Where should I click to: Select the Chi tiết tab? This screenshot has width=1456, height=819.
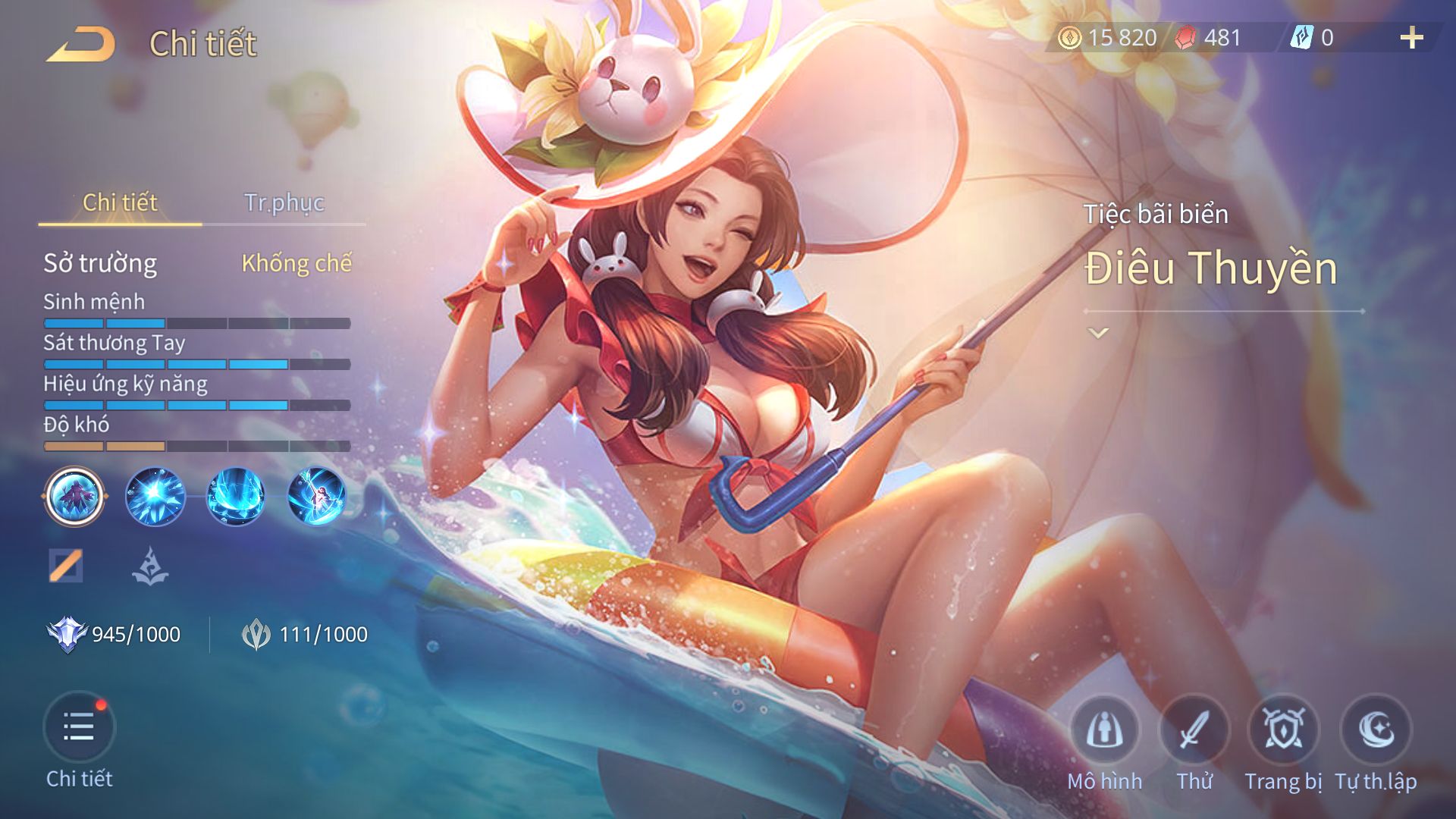point(120,202)
